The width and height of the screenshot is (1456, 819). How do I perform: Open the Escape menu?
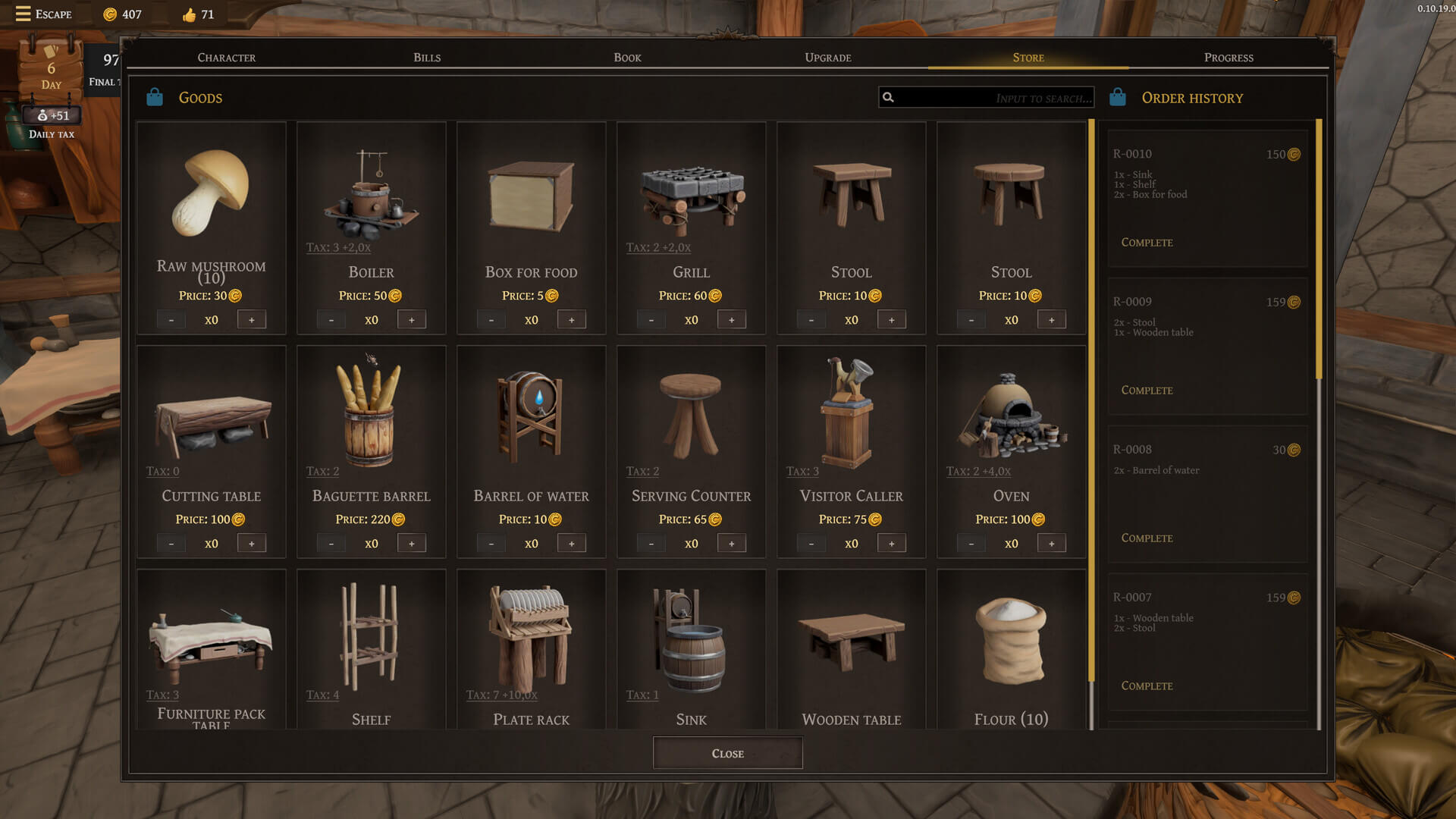point(43,14)
